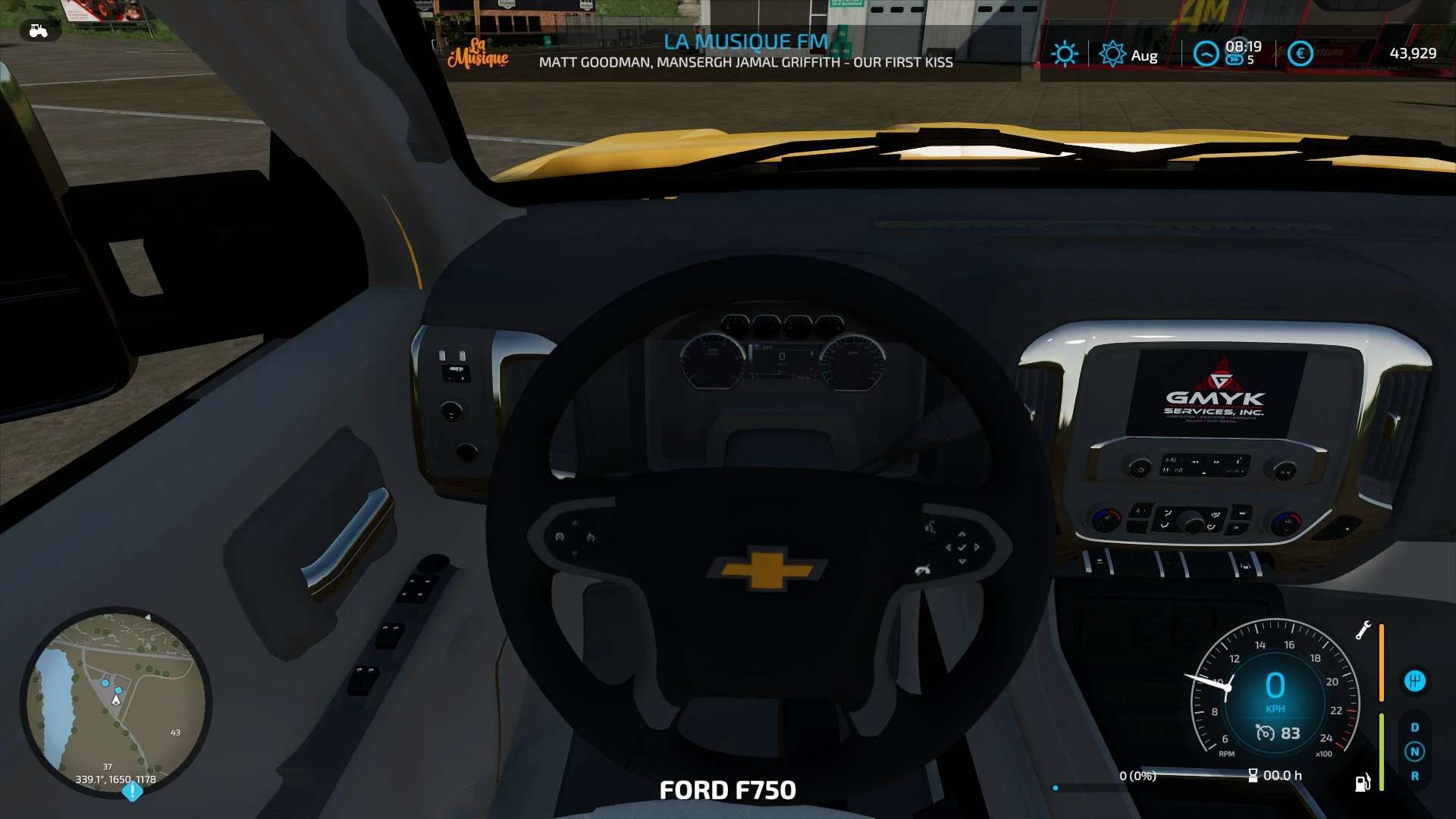This screenshot has width=1456, height=819.
Task: Click the game clock icon
Action: pos(1206,54)
